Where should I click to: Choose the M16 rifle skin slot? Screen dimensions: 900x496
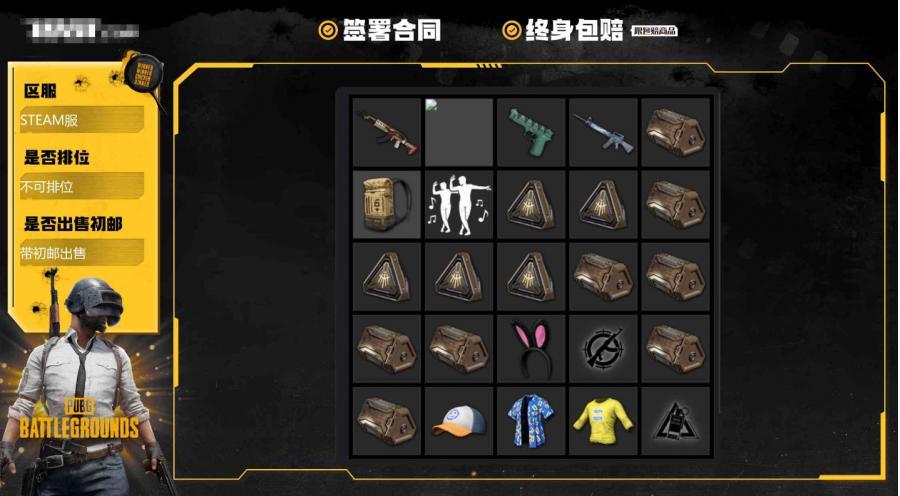pos(603,132)
